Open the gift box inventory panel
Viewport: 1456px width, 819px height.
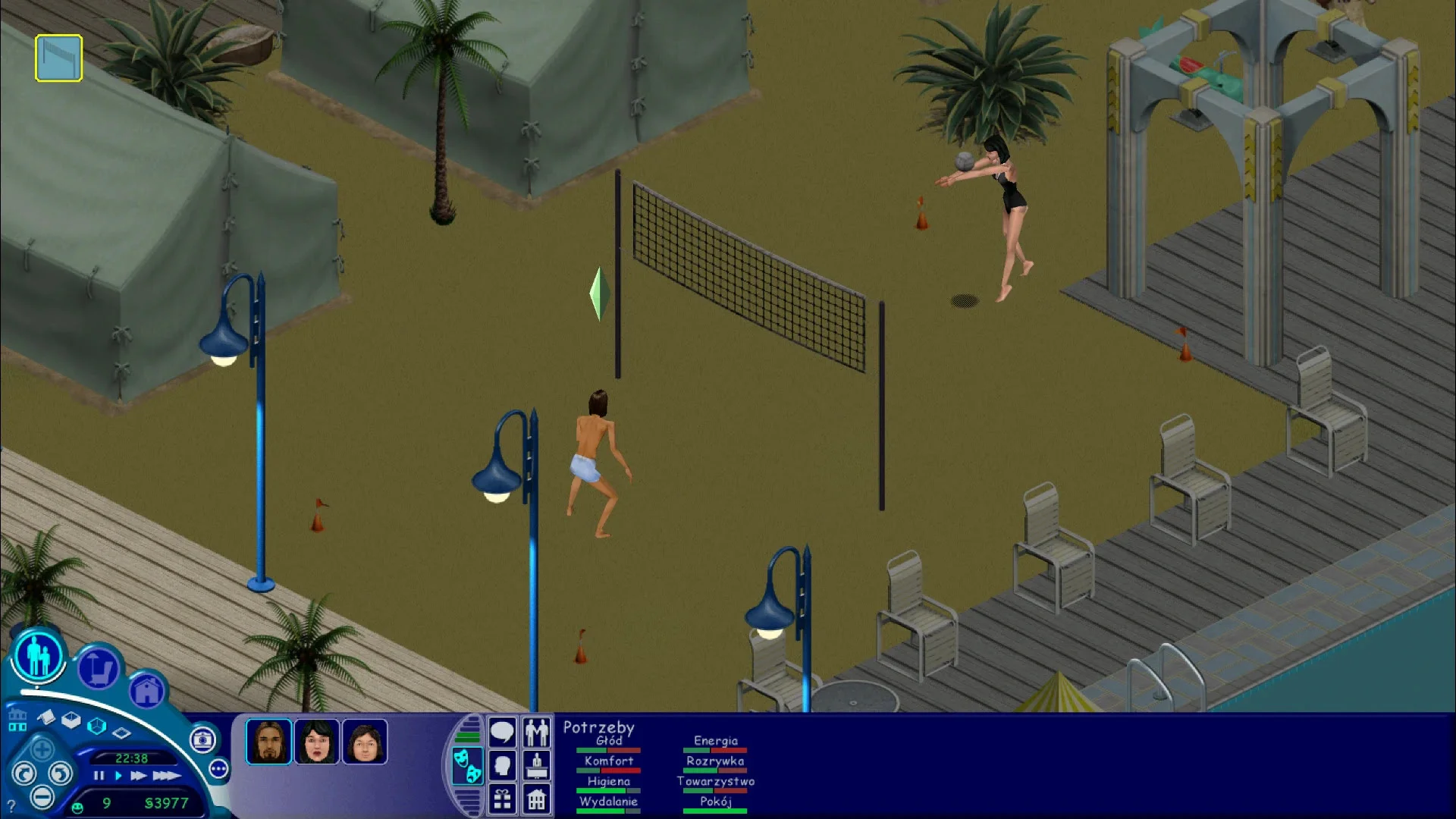[x=502, y=799]
